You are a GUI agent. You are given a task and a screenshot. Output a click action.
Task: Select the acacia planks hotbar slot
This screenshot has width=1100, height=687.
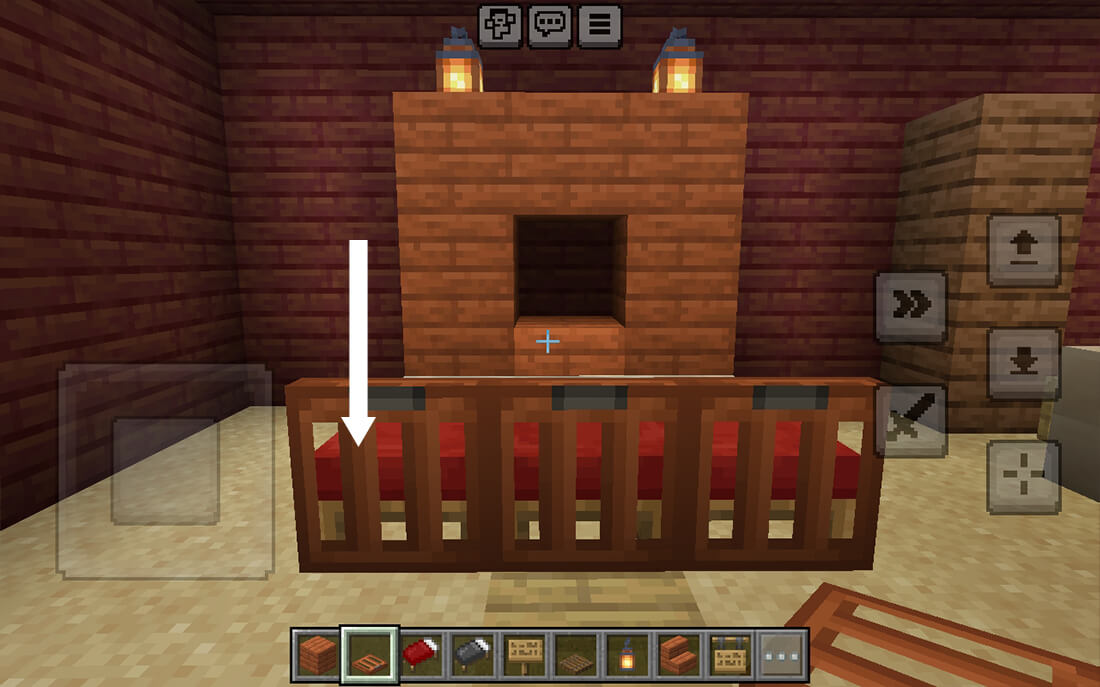pyautogui.click(x=318, y=654)
